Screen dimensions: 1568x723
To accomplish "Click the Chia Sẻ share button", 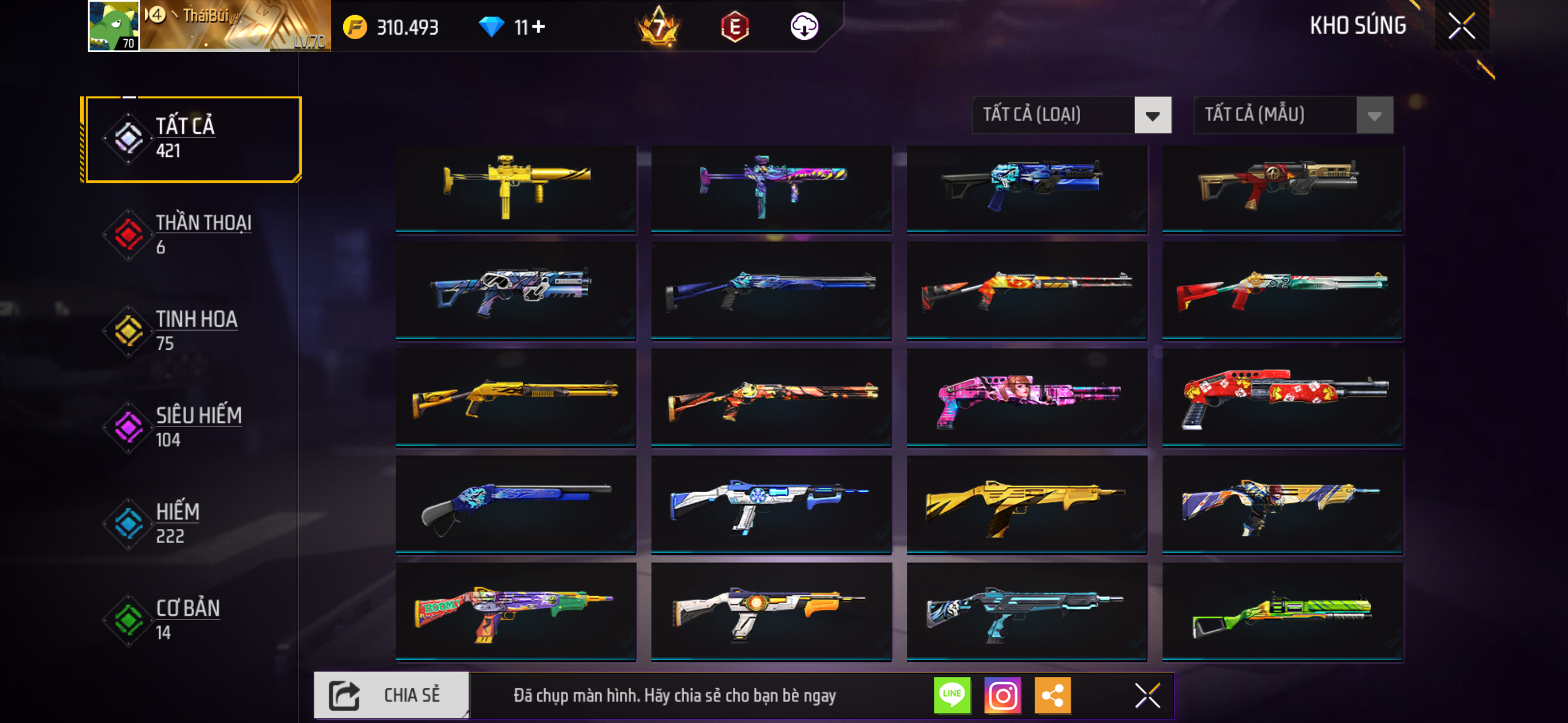I will pos(391,695).
